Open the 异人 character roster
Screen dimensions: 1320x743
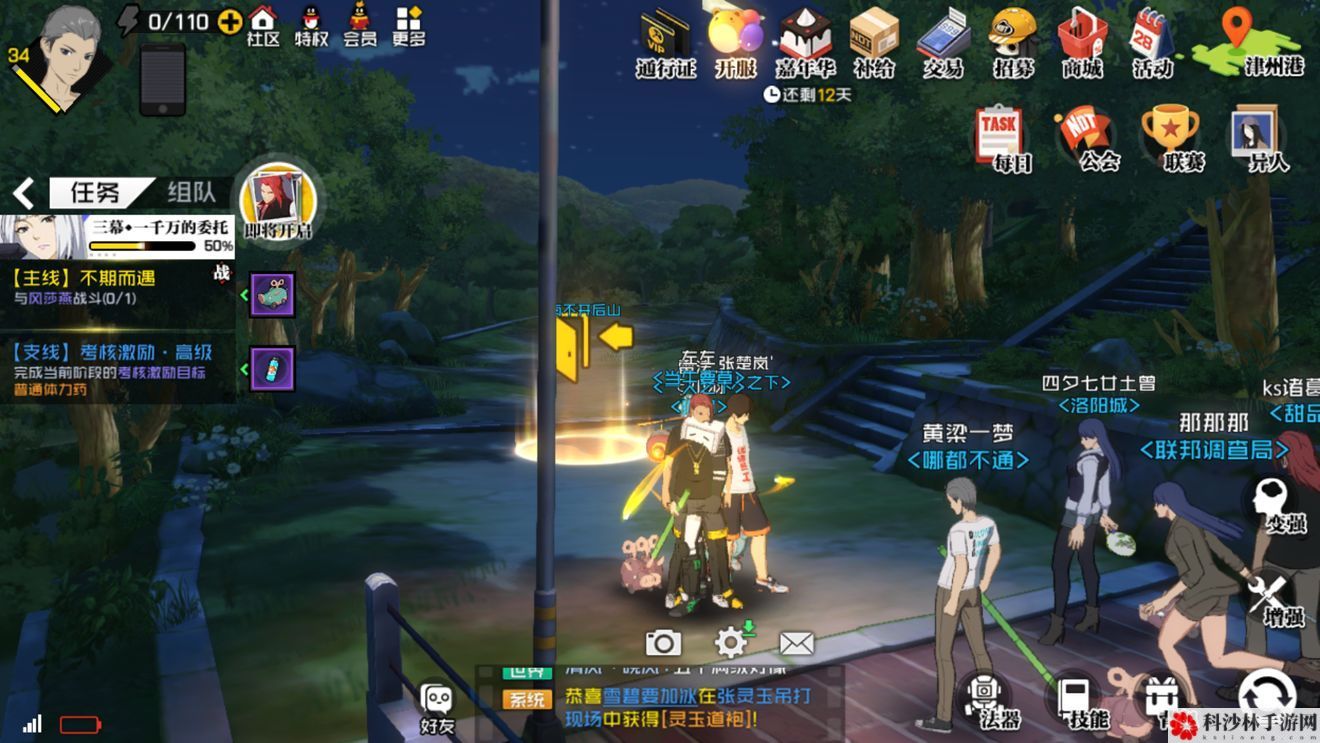[x=1258, y=138]
